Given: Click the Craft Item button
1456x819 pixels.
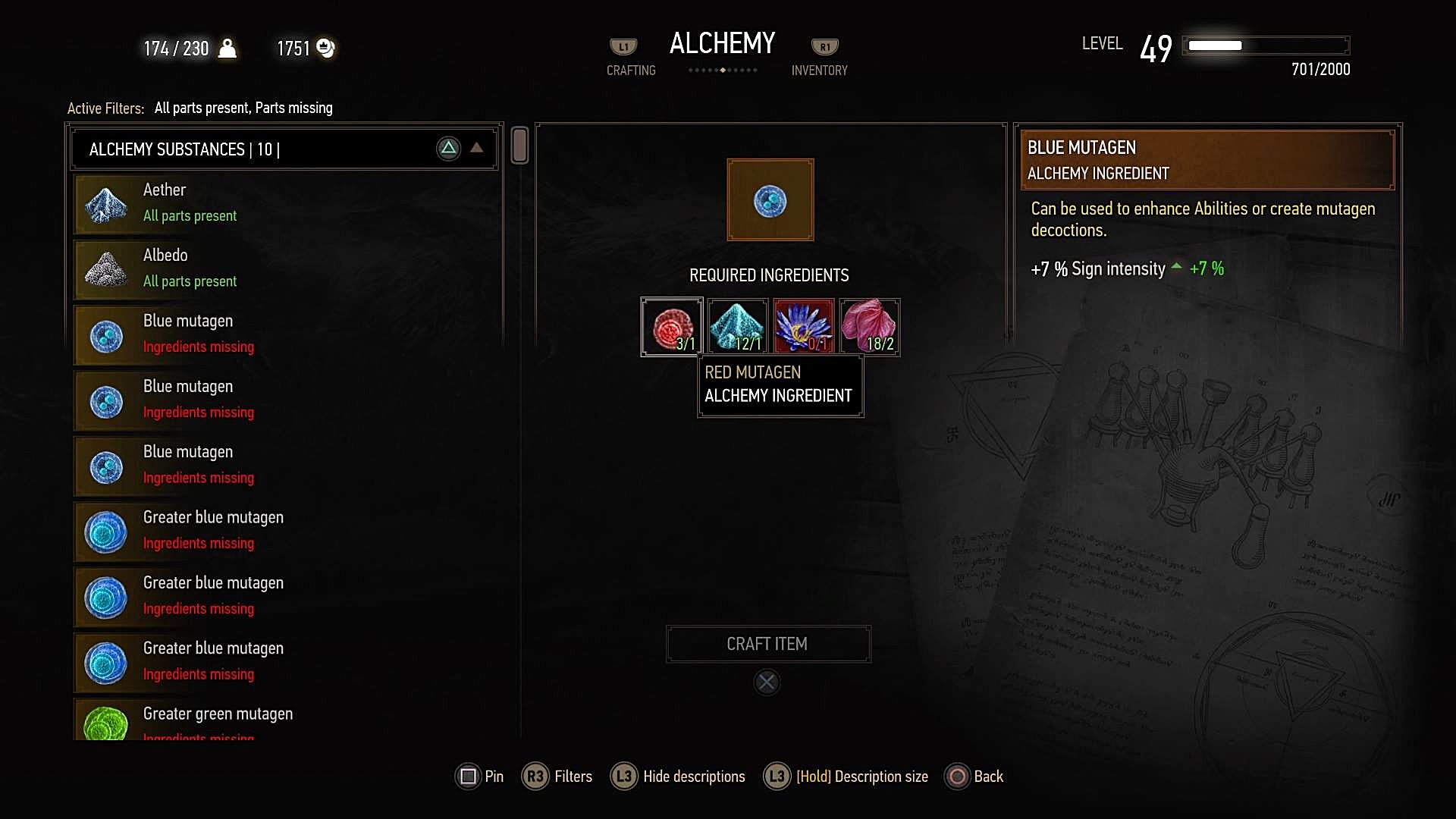Looking at the screenshot, I should tap(767, 644).
